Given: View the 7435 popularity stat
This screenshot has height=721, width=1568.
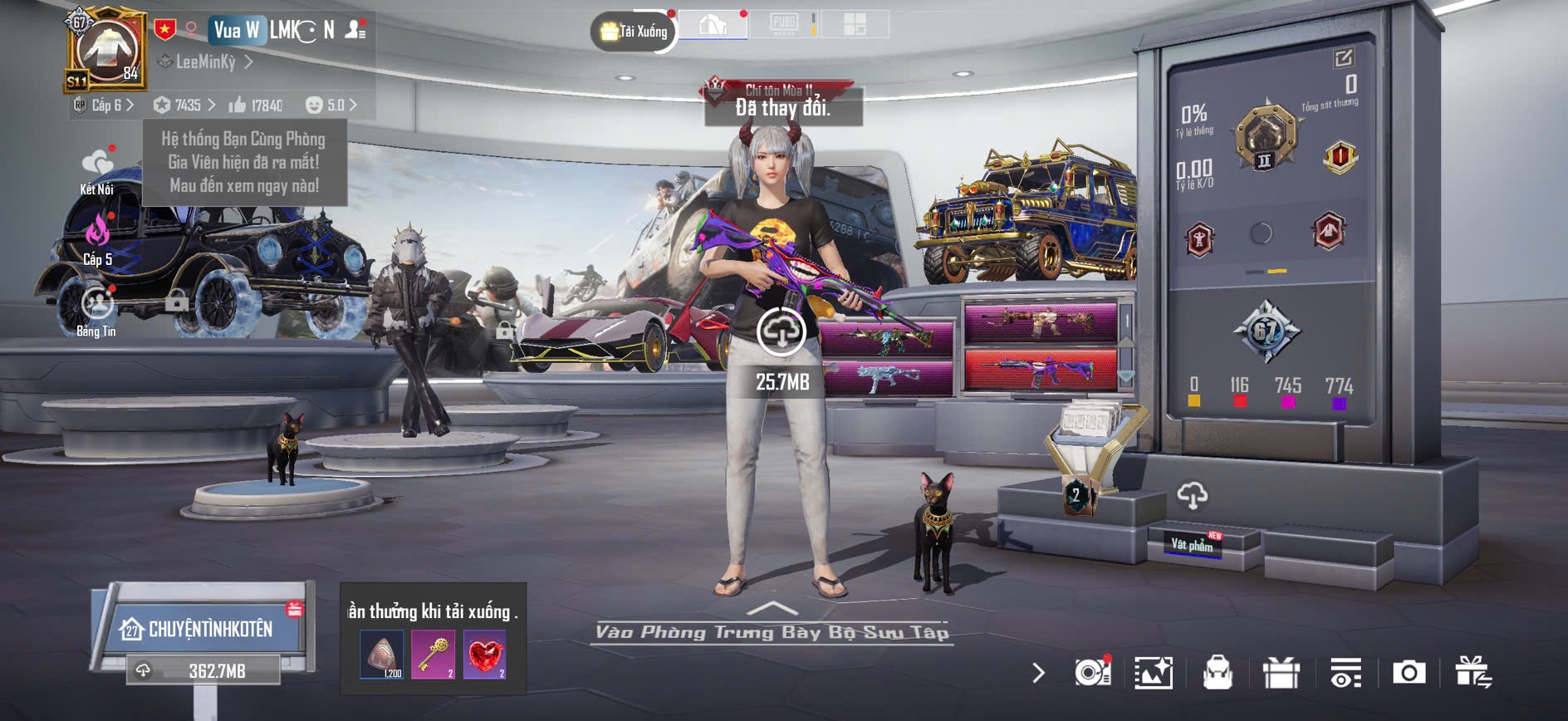Looking at the screenshot, I should 184,105.
